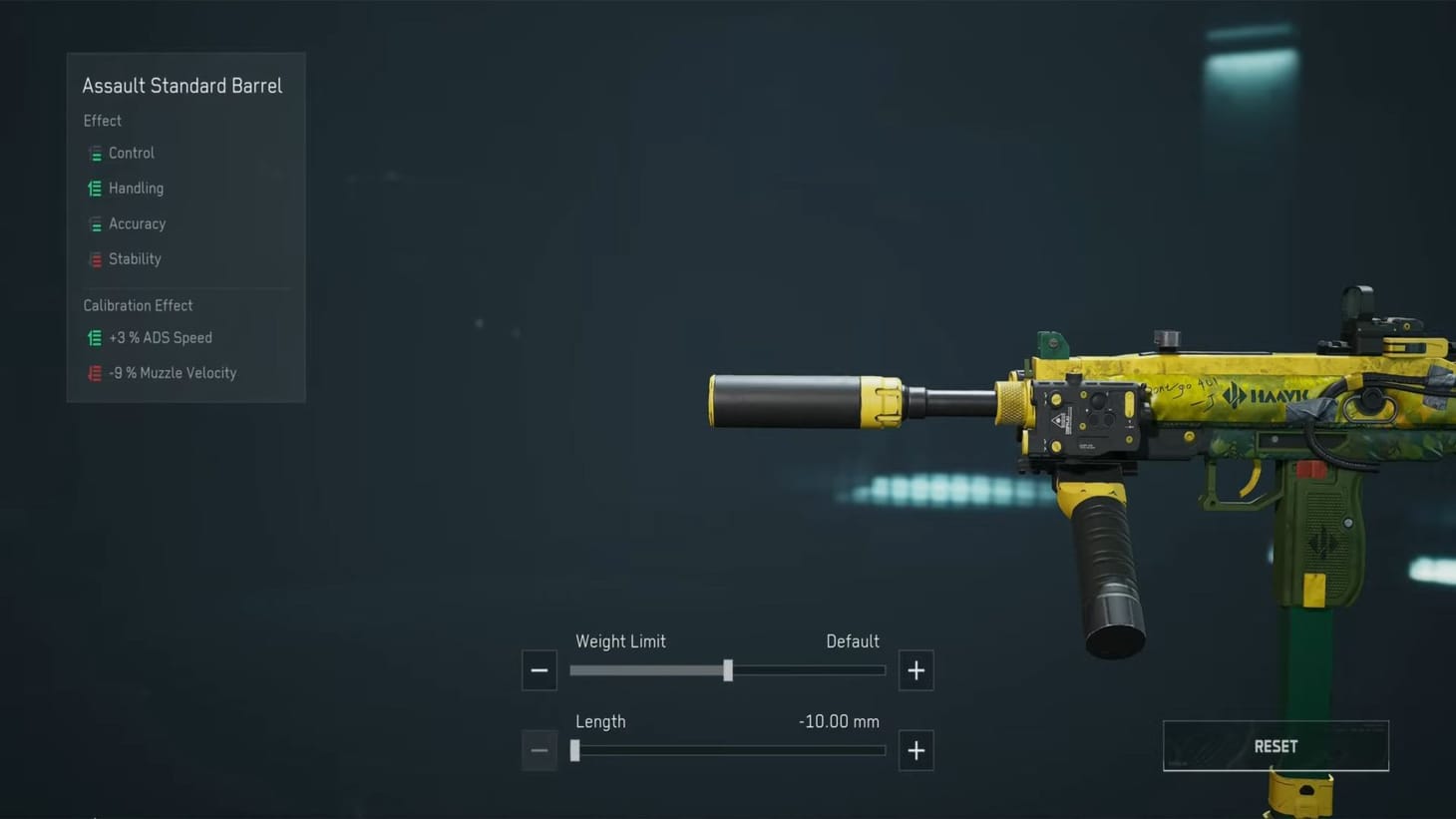Click the Assault Standard Barrel title
The height and width of the screenshot is (819, 1456).
(182, 86)
